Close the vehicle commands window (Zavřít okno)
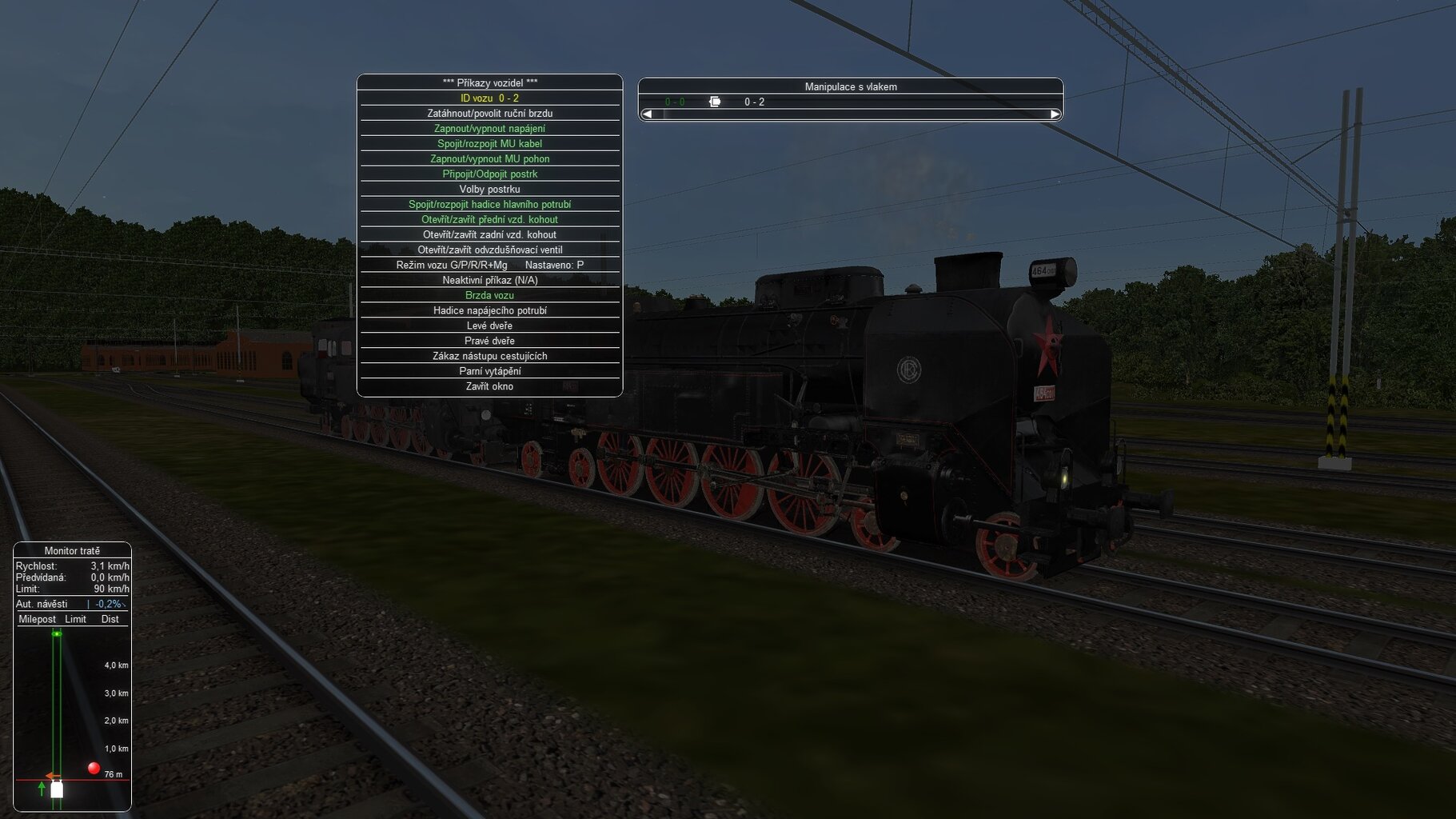This screenshot has height=819, width=1456. [489, 387]
